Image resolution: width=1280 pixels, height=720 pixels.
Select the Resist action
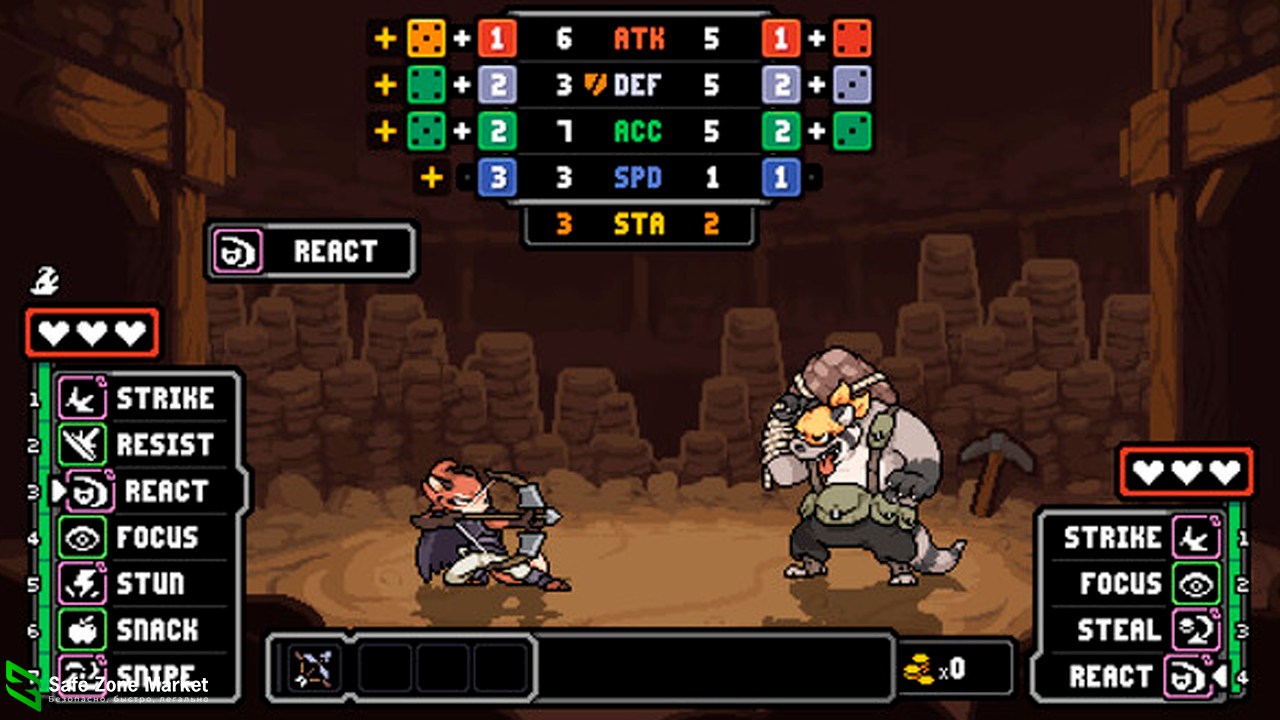[140, 445]
